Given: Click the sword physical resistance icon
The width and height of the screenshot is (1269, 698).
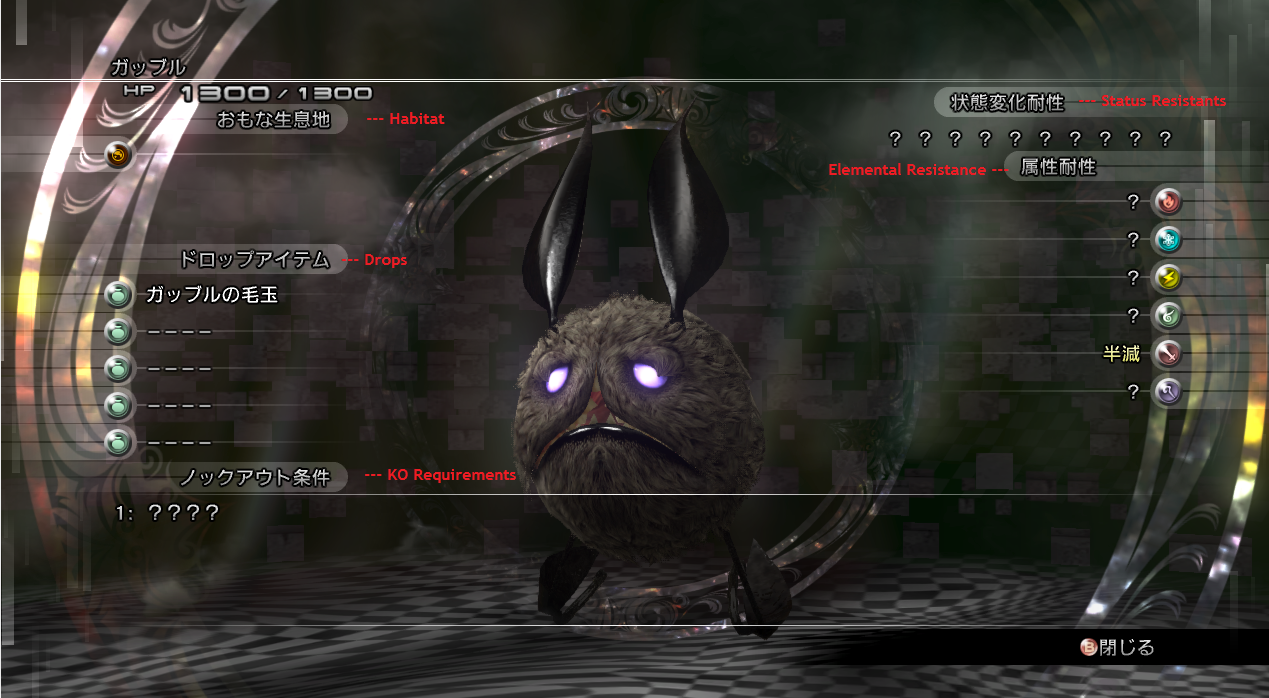Looking at the screenshot, I should coord(1166,354).
